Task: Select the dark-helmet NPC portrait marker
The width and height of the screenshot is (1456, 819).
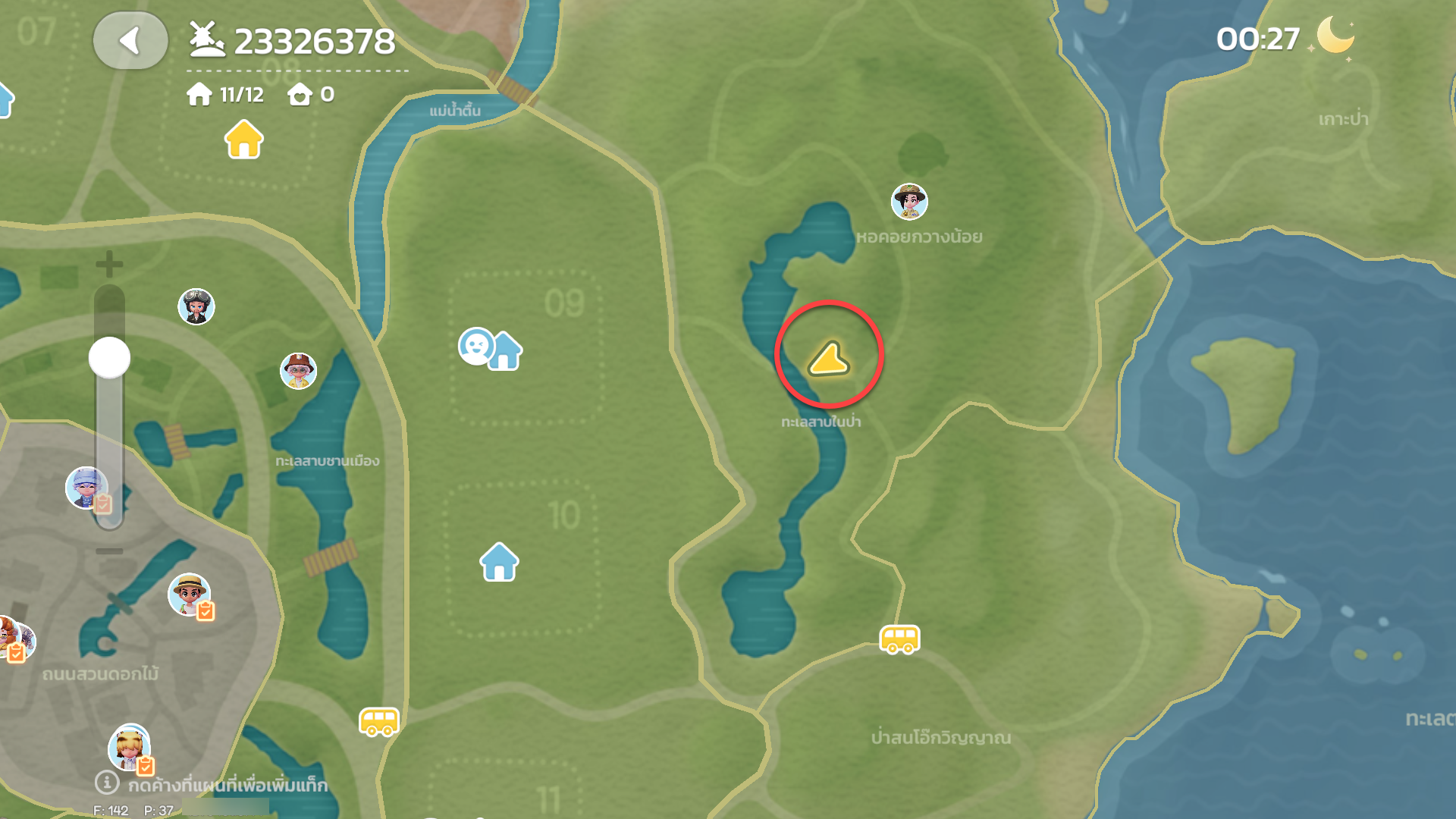Action: click(196, 307)
